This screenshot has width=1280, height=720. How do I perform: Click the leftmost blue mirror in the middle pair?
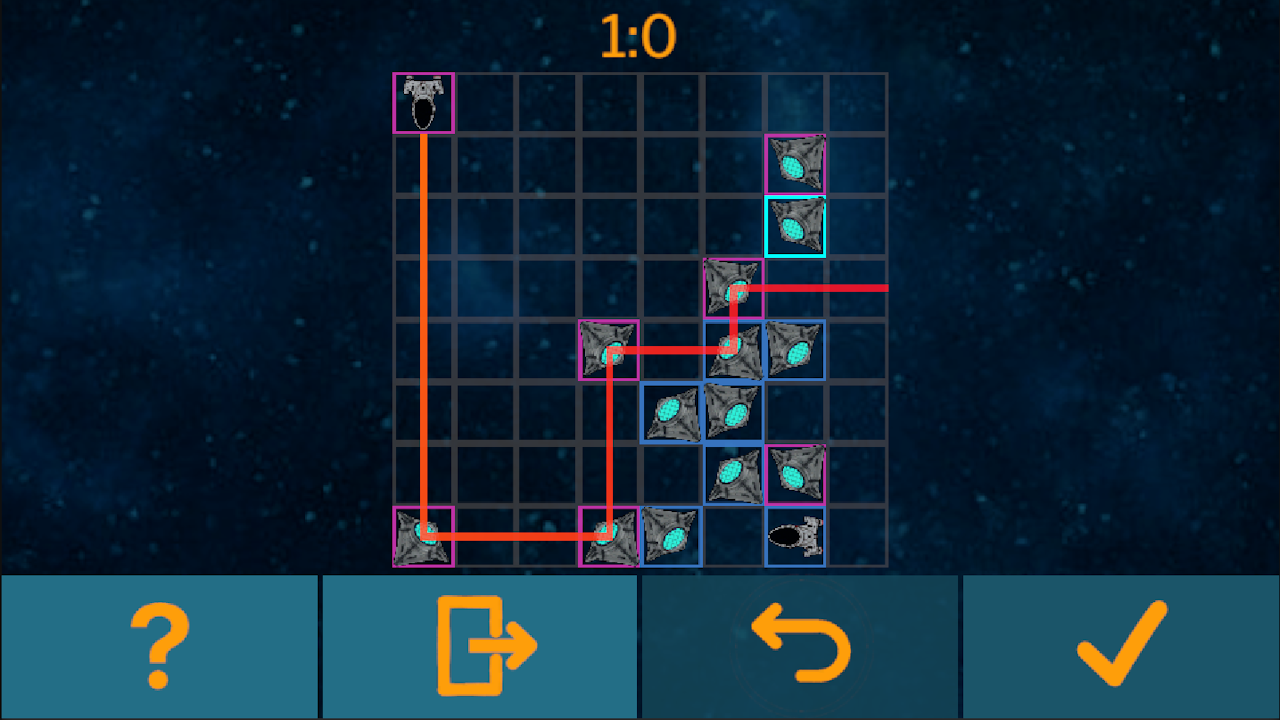click(x=671, y=411)
